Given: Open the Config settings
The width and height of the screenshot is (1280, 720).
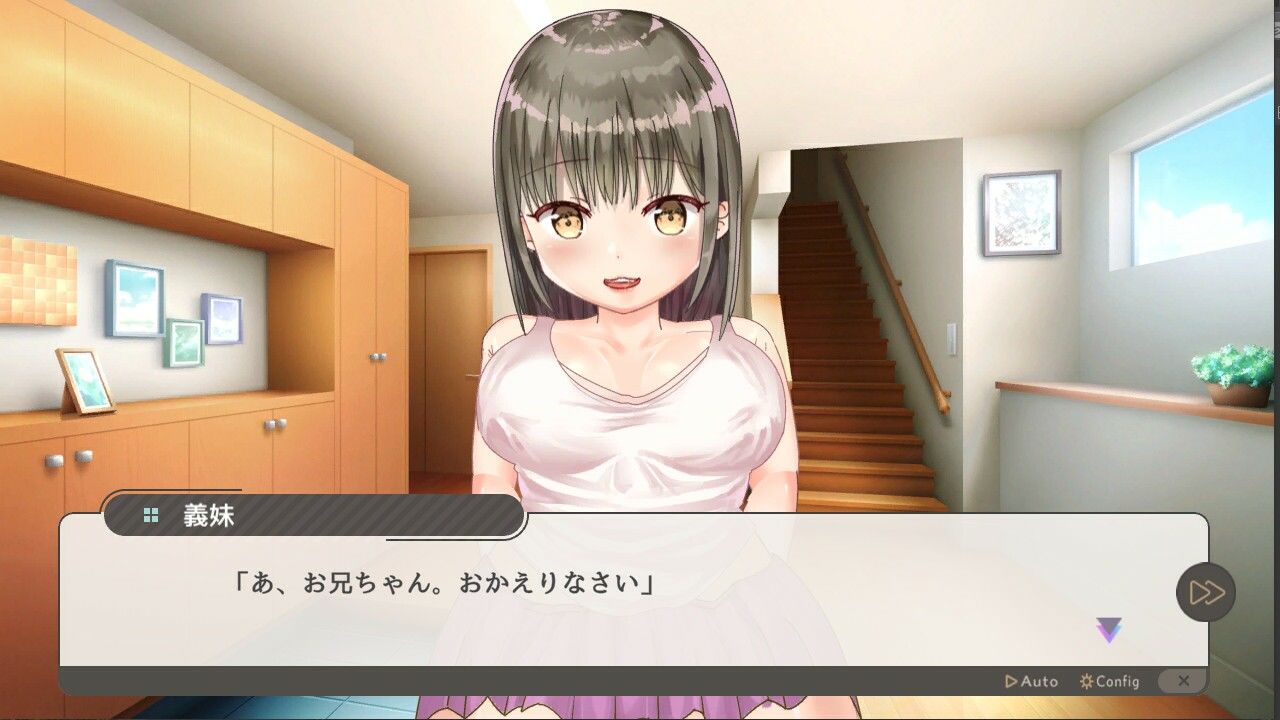Looking at the screenshot, I should pyautogui.click(x=1110, y=681).
